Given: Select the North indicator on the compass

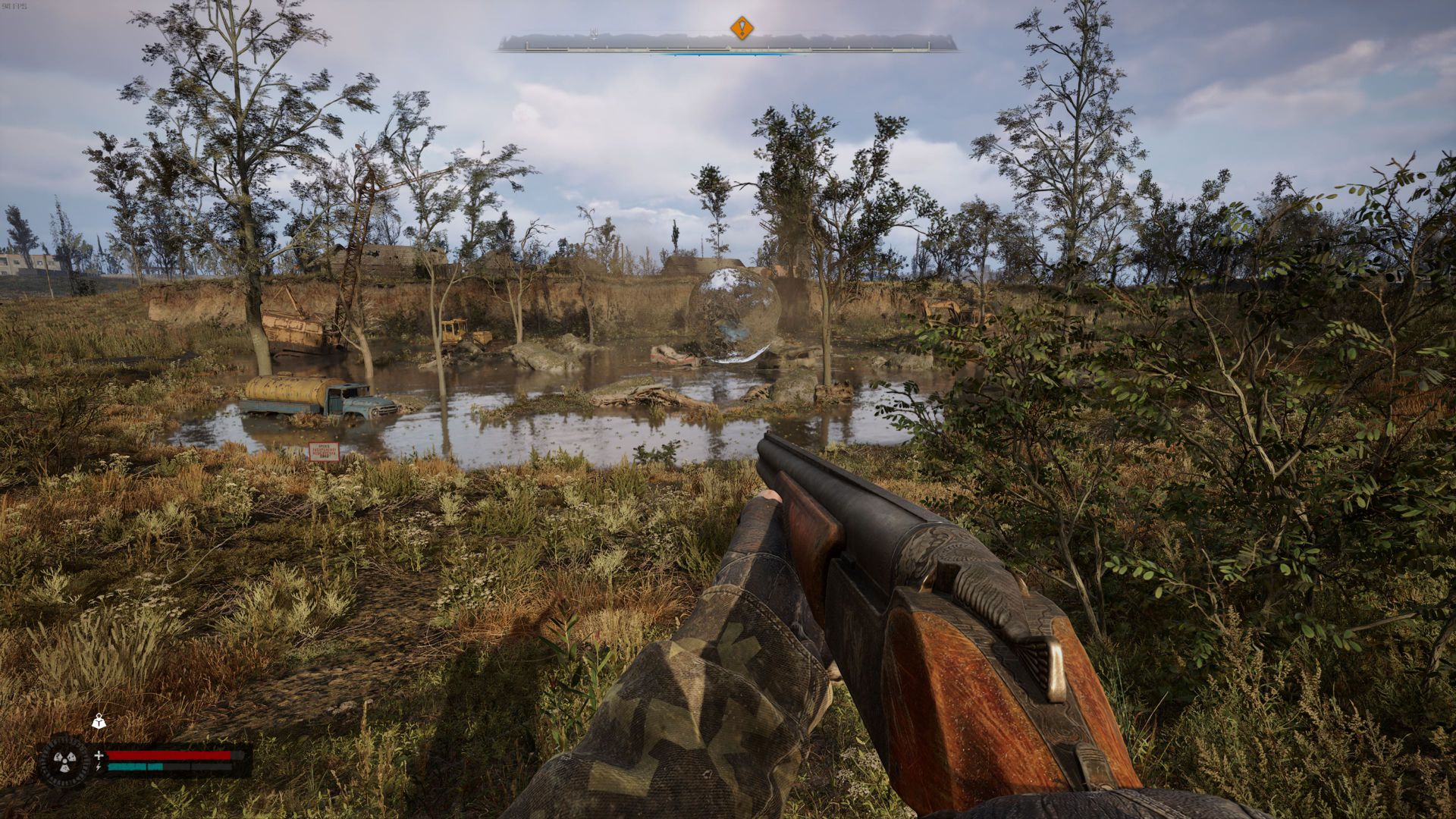Looking at the screenshot, I should 595,33.
